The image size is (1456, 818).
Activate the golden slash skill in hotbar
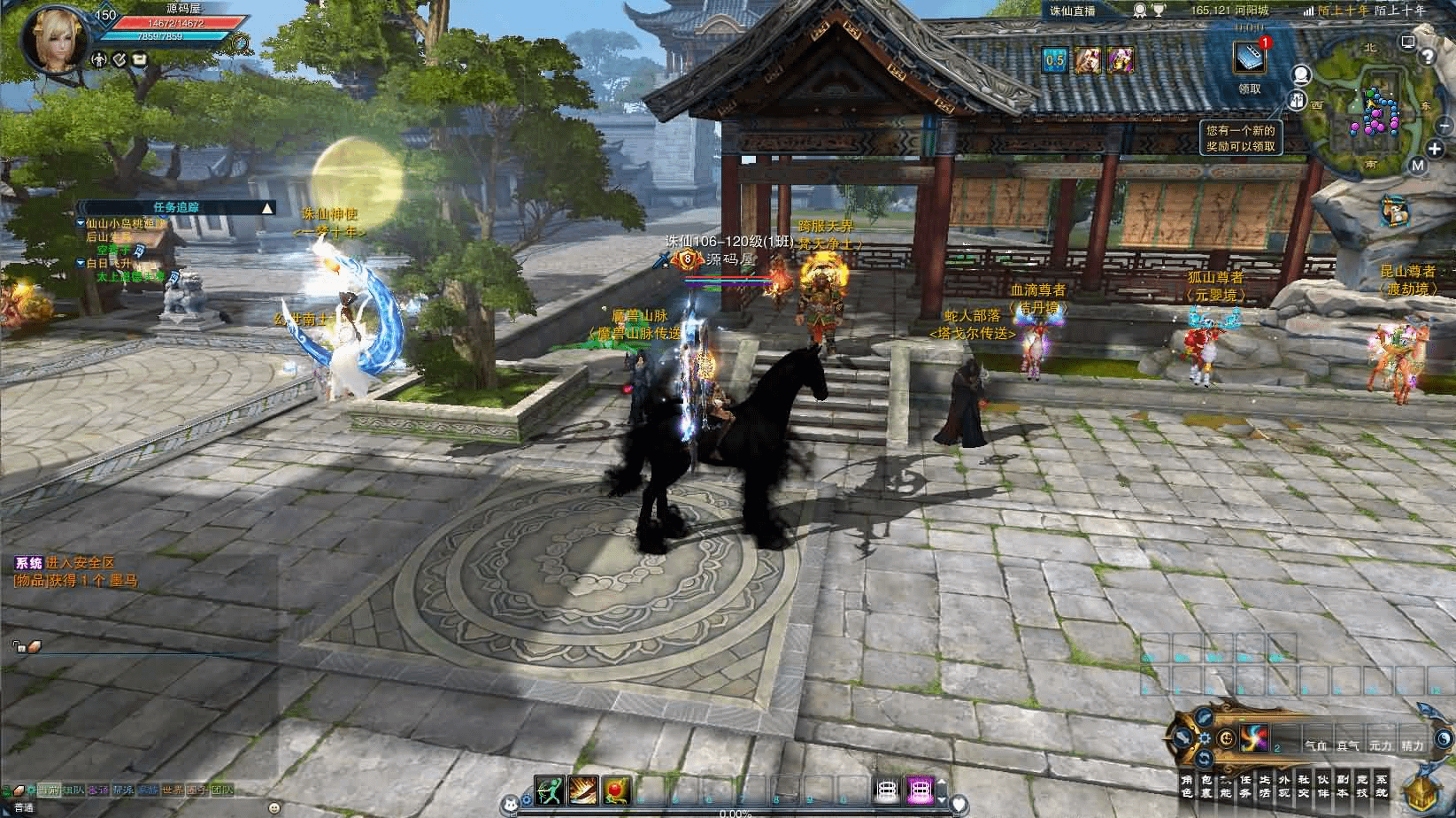coord(582,789)
